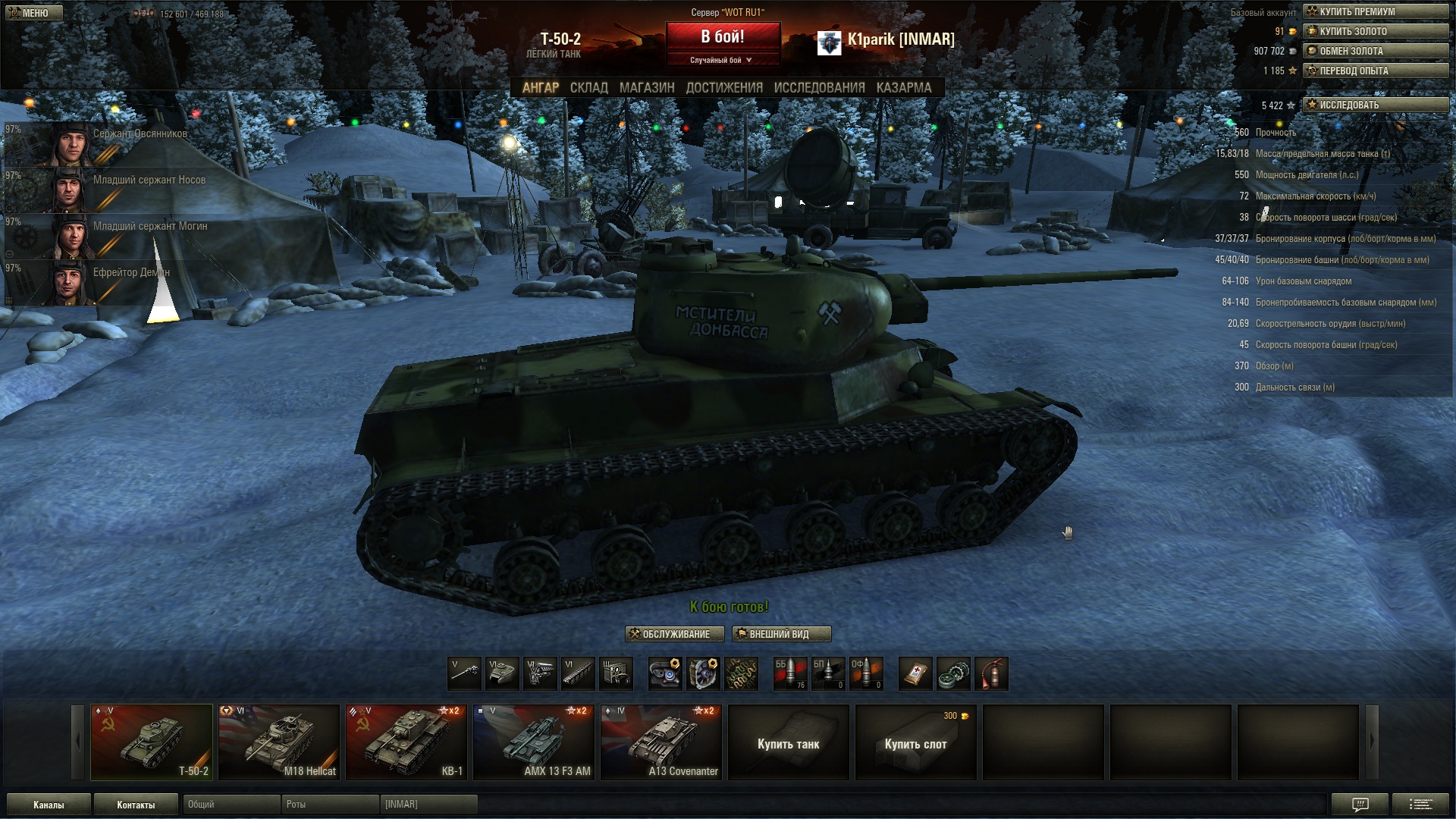This screenshot has width=1456, height=819.
Task: Select the M18 Hellcat tank in carousel
Action: click(x=279, y=742)
